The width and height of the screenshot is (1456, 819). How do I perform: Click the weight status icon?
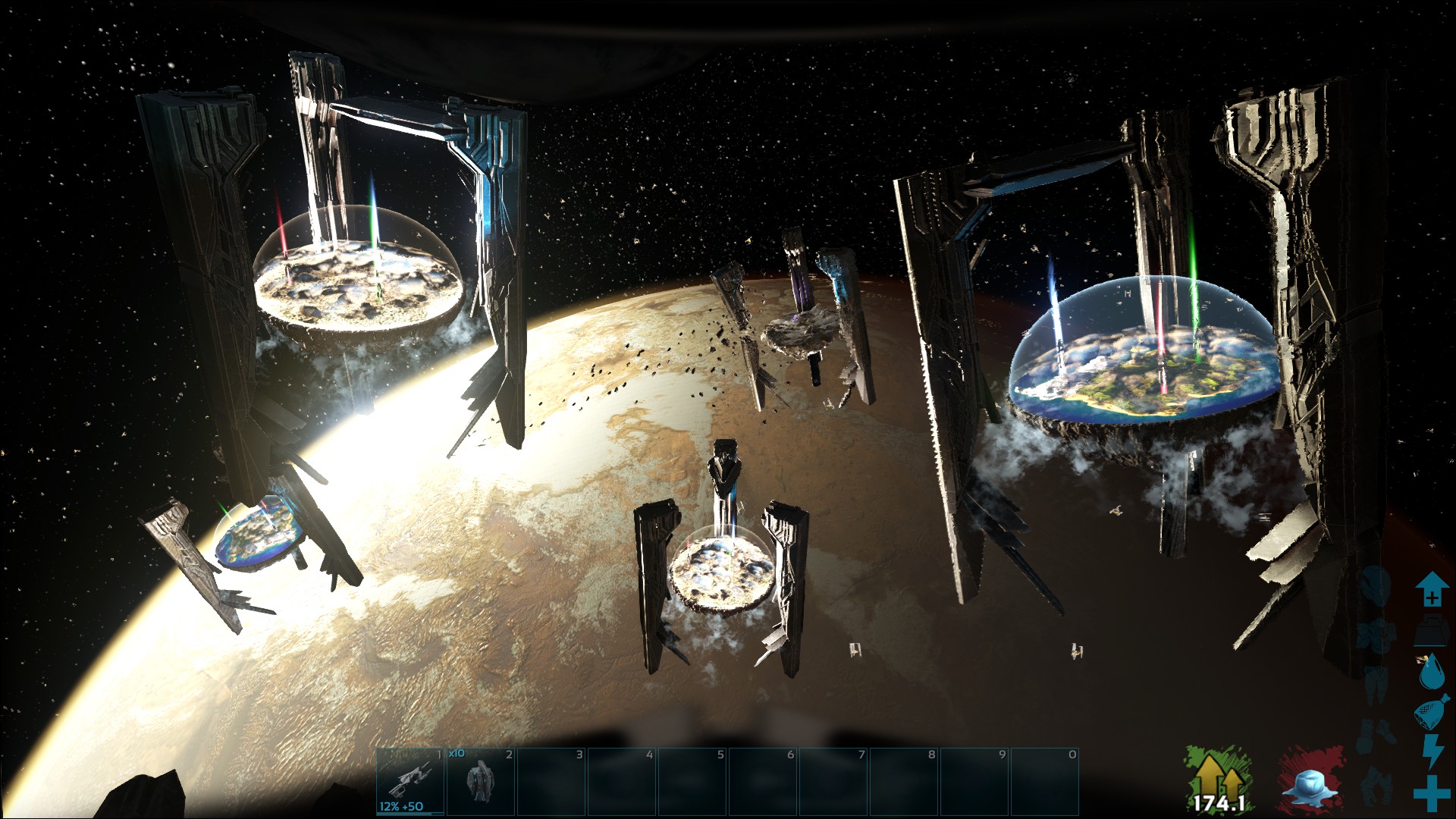click(x=1432, y=631)
